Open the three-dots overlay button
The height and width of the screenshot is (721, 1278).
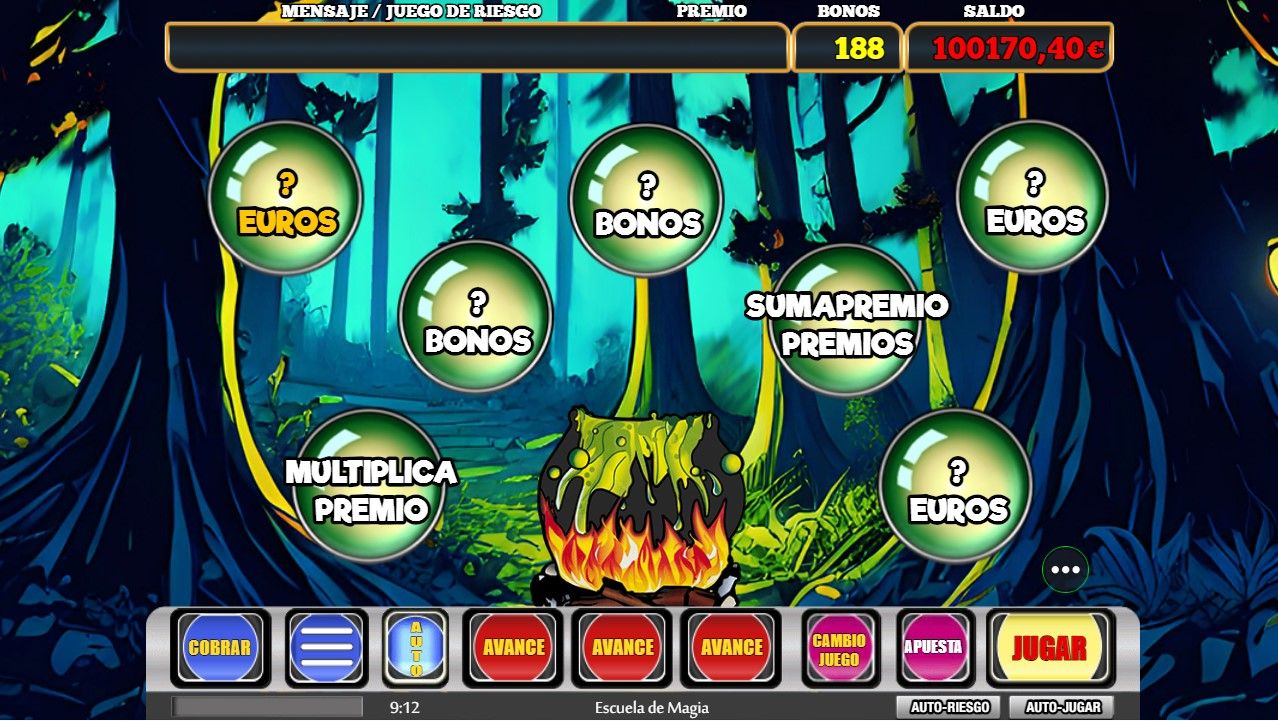click(x=1065, y=570)
